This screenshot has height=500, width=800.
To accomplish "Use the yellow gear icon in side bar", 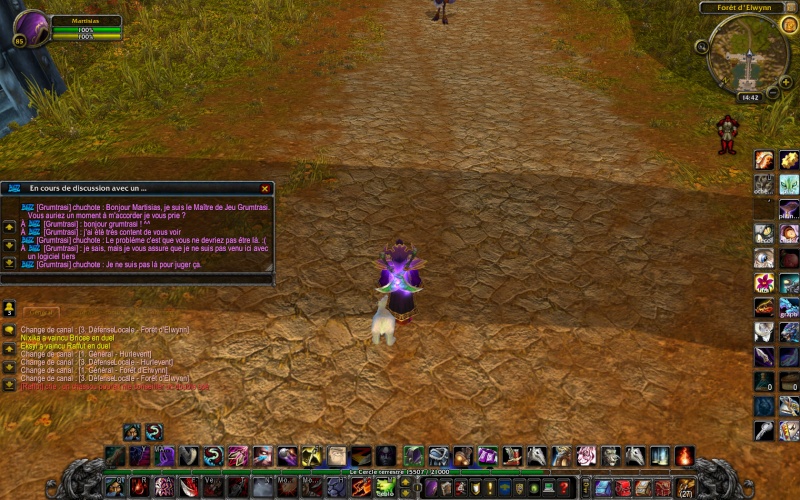I will click(x=790, y=160).
